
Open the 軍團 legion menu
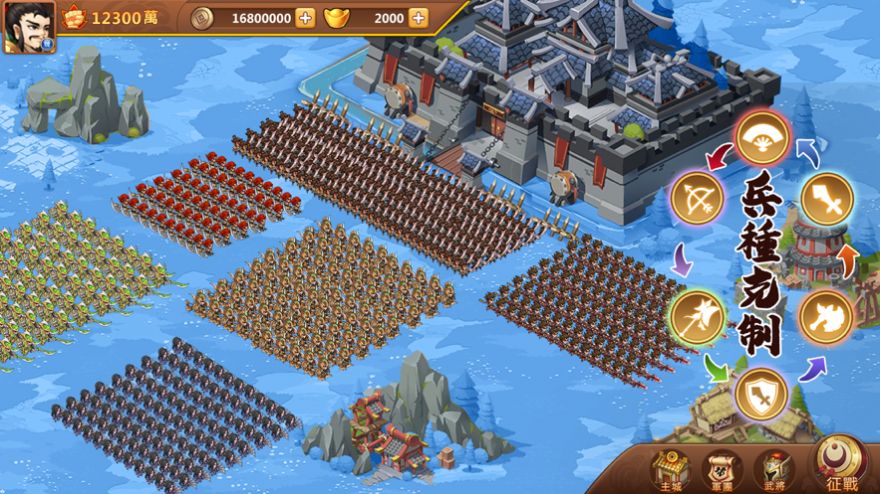point(720,470)
